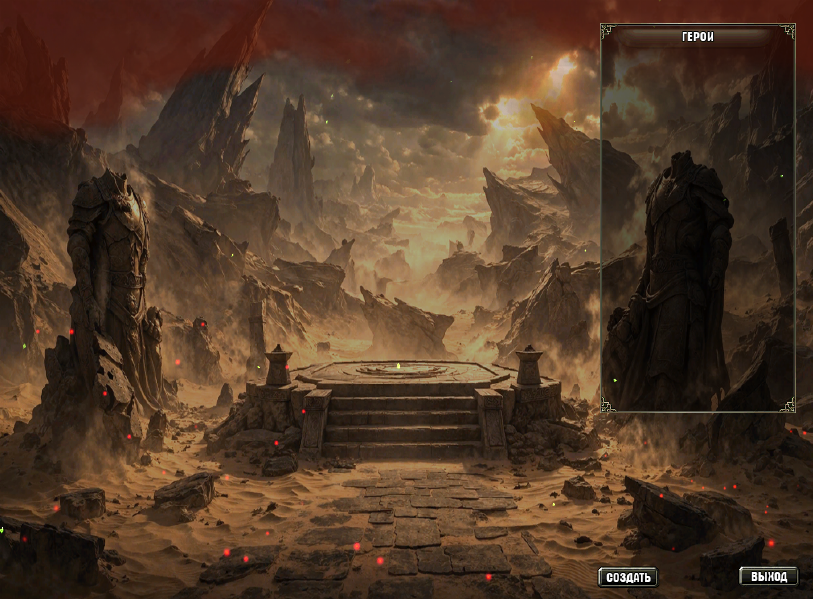The width and height of the screenshot is (813, 599).
Task: Click the Создать button to create a hero
Action: point(627,577)
